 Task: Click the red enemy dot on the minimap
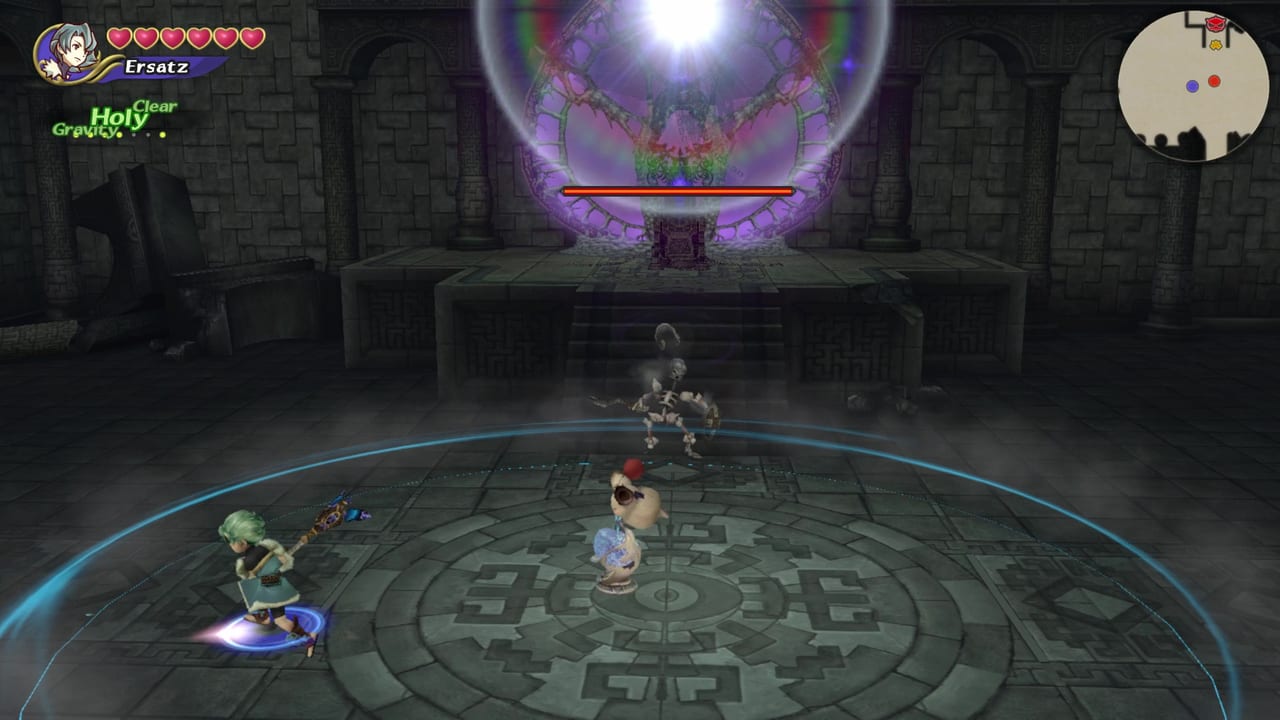pyautogui.click(x=1214, y=81)
